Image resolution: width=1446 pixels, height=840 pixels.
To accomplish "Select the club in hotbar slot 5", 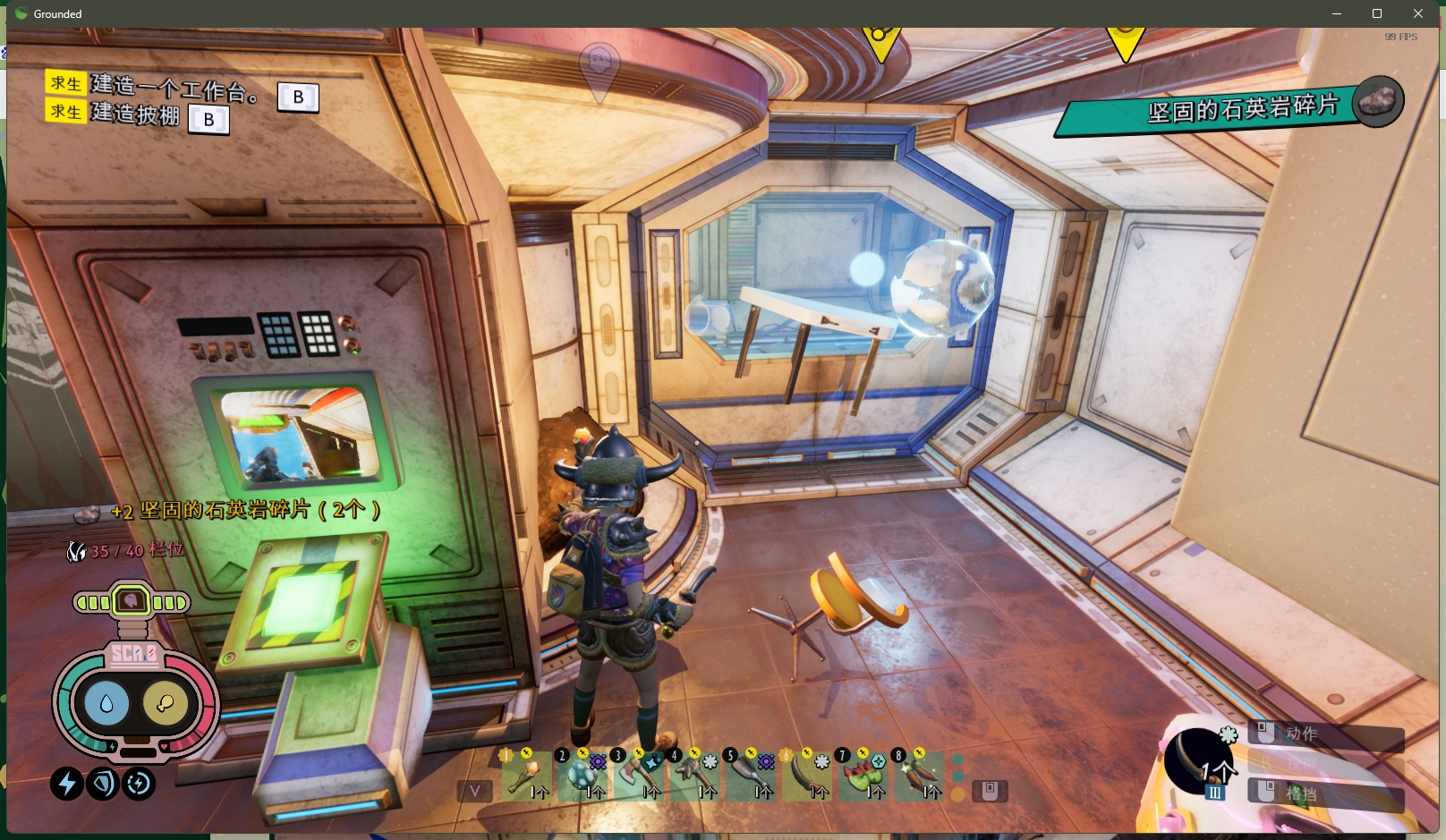I will point(752,776).
